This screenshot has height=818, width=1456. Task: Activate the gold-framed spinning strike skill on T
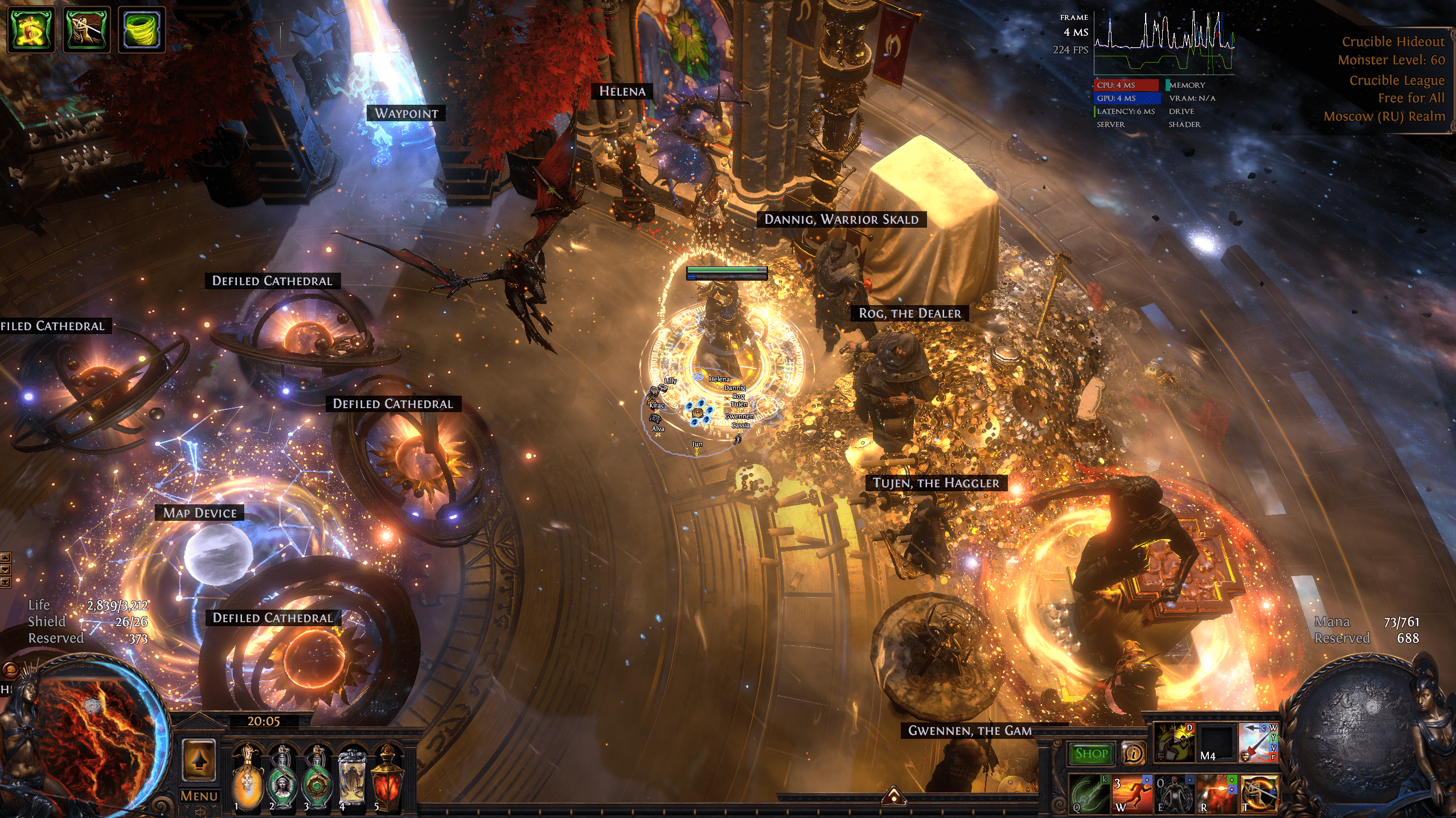coord(1260,793)
